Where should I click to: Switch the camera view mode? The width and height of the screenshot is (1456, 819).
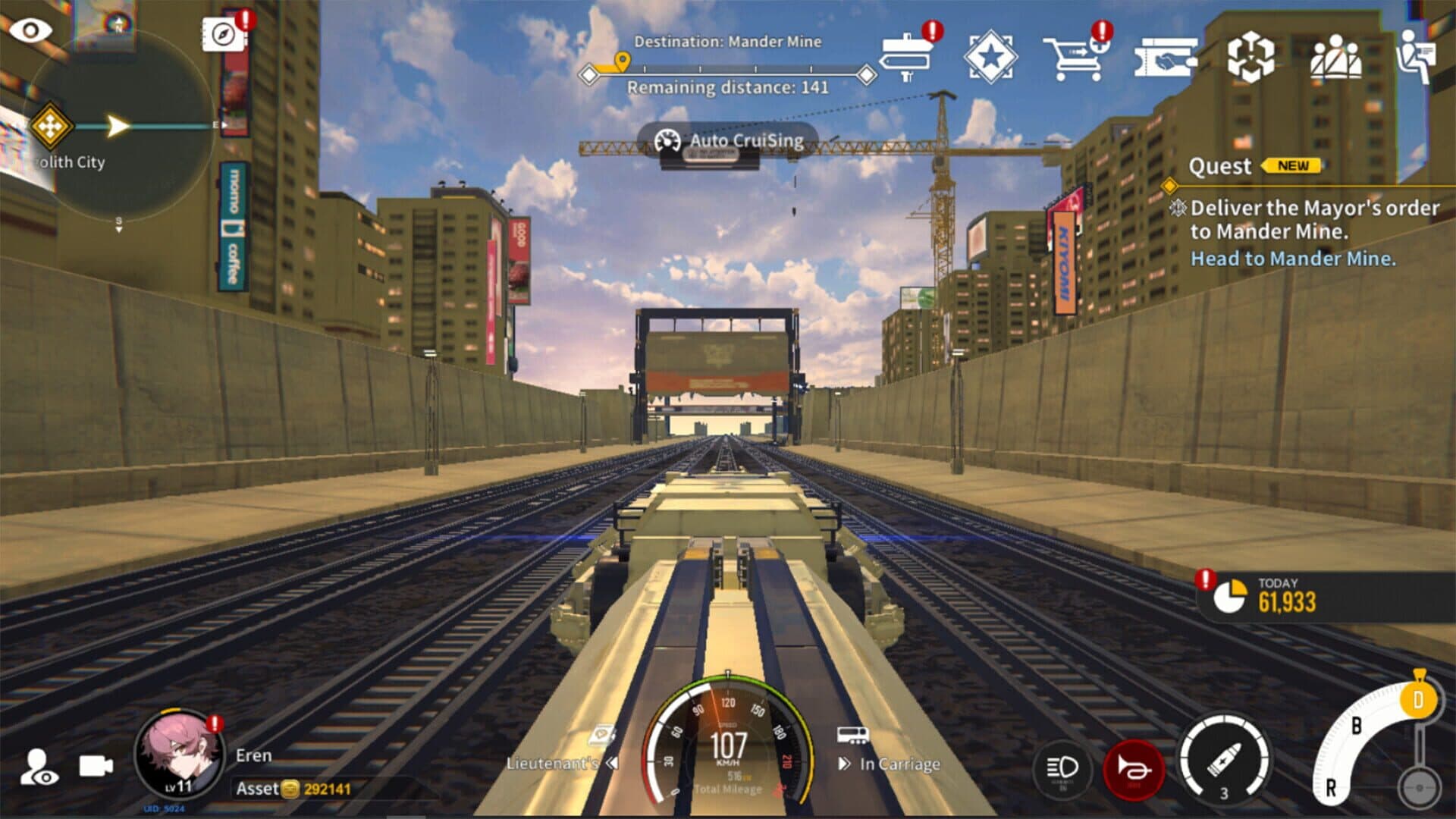[x=96, y=767]
